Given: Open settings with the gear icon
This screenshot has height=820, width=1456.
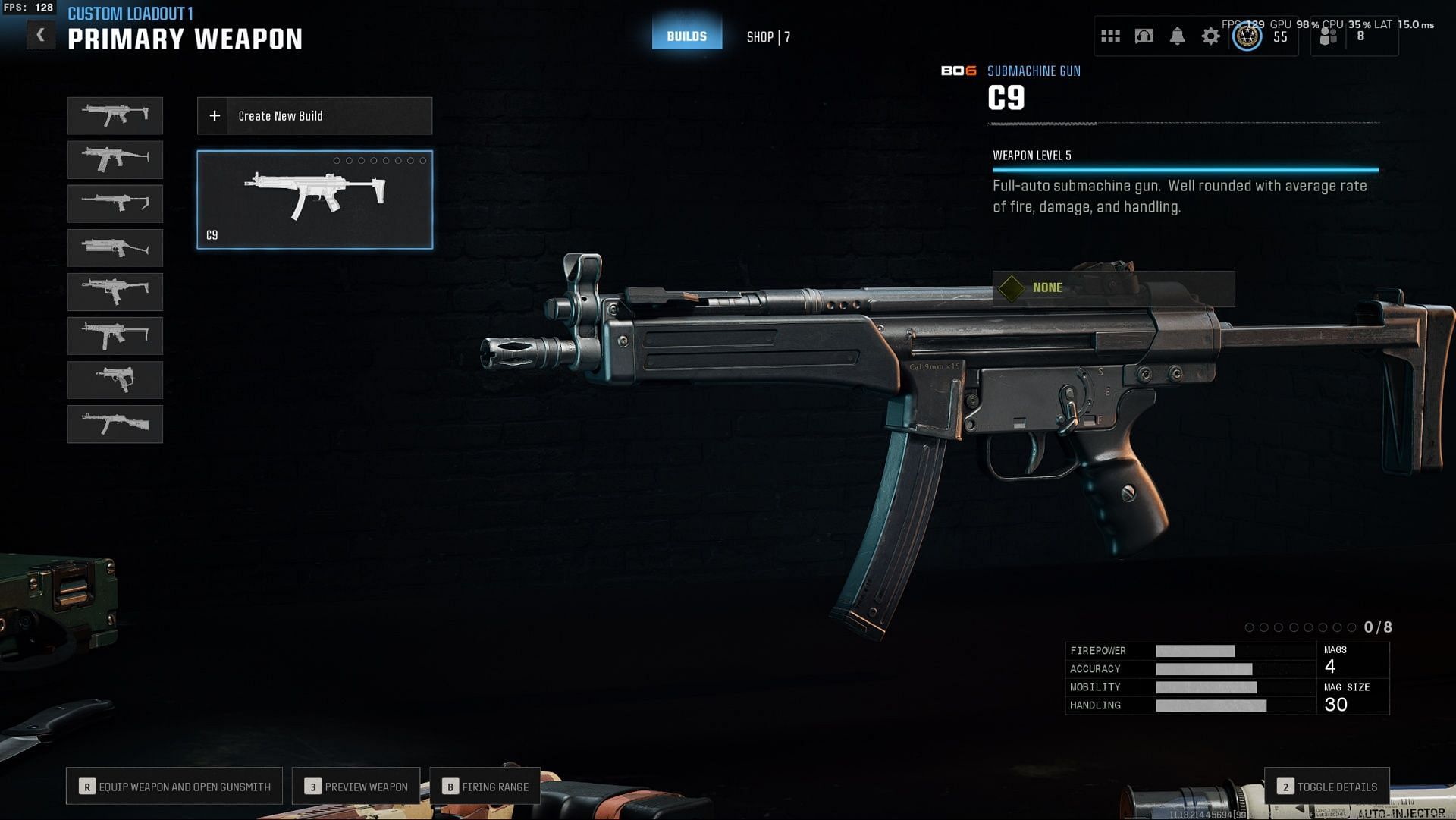Looking at the screenshot, I should [x=1210, y=36].
